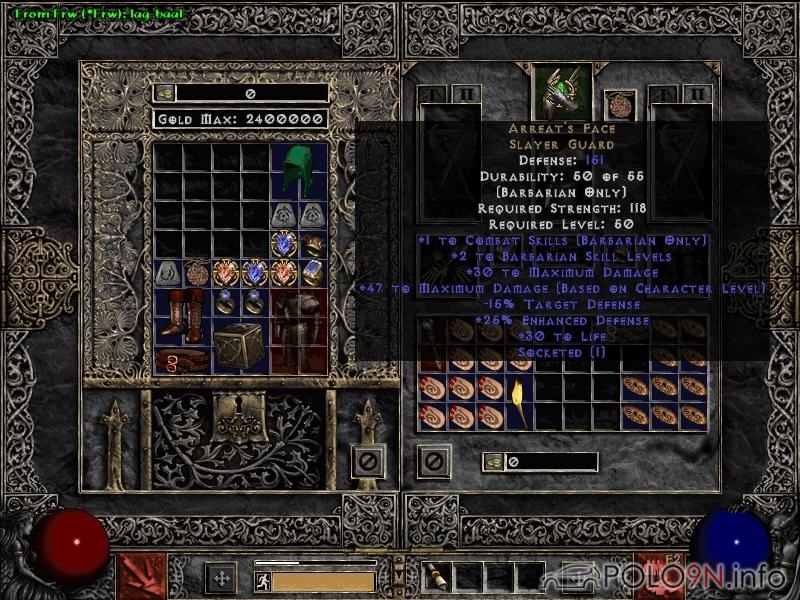800x600 pixels.
Task: Select the amulet in the equipment slot
Action: click(620, 105)
